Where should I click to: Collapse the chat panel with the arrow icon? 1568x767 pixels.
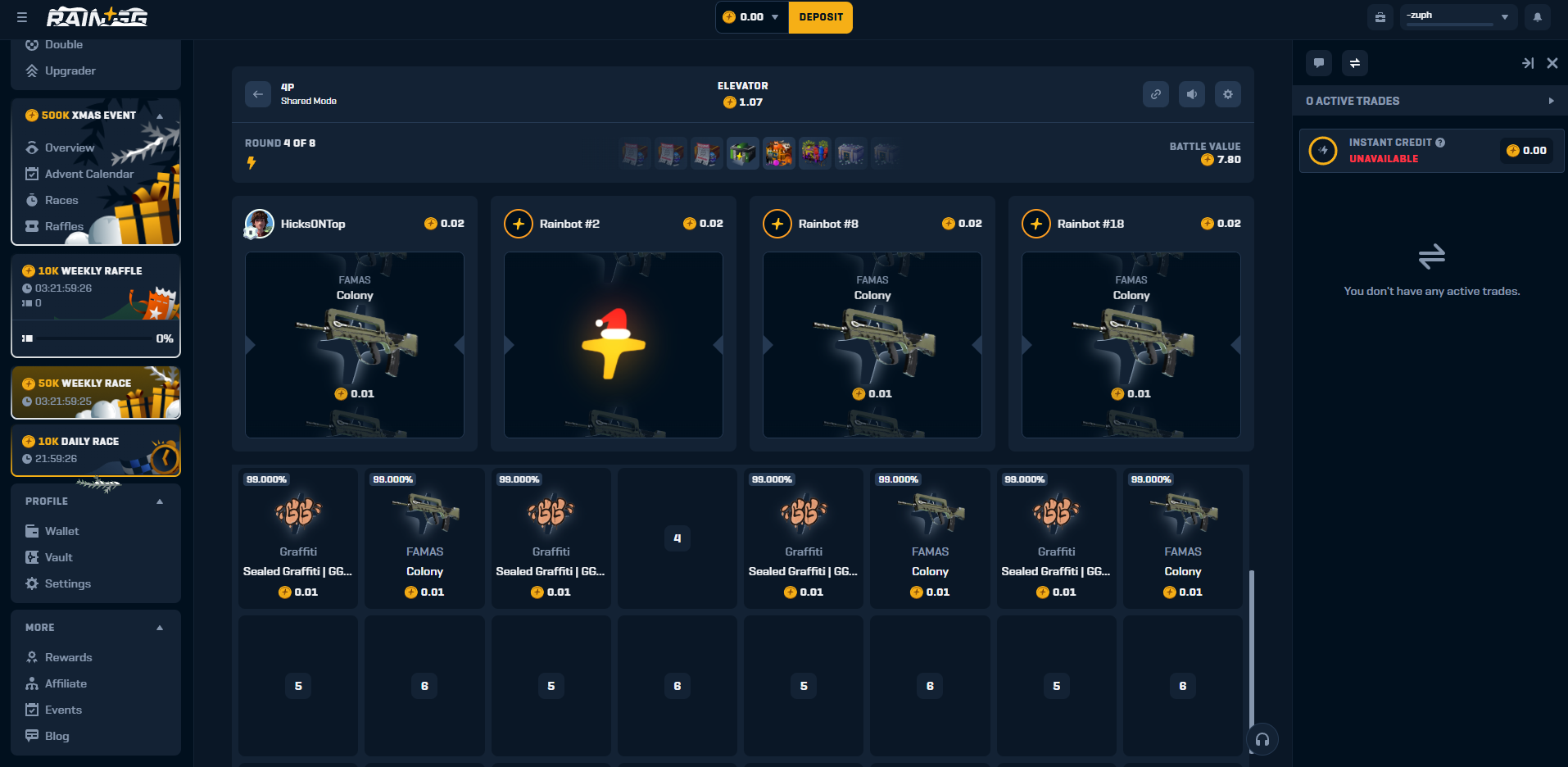pos(1527,63)
